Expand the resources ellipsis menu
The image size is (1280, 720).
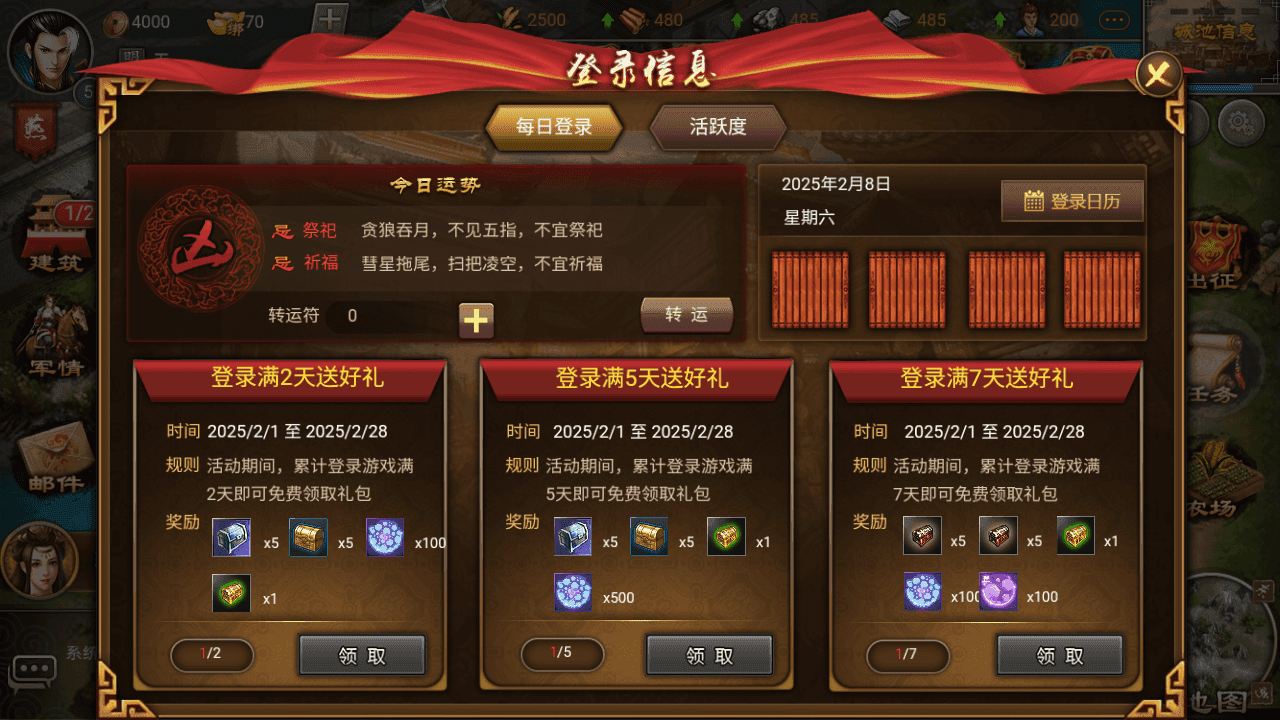click(1115, 20)
